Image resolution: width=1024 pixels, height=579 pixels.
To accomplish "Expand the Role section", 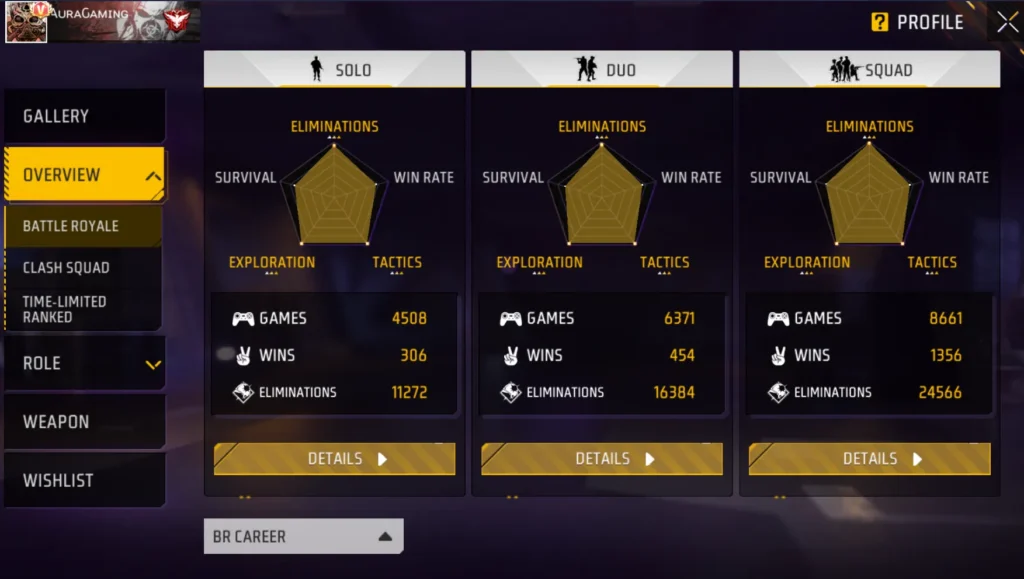I will click(84, 363).
